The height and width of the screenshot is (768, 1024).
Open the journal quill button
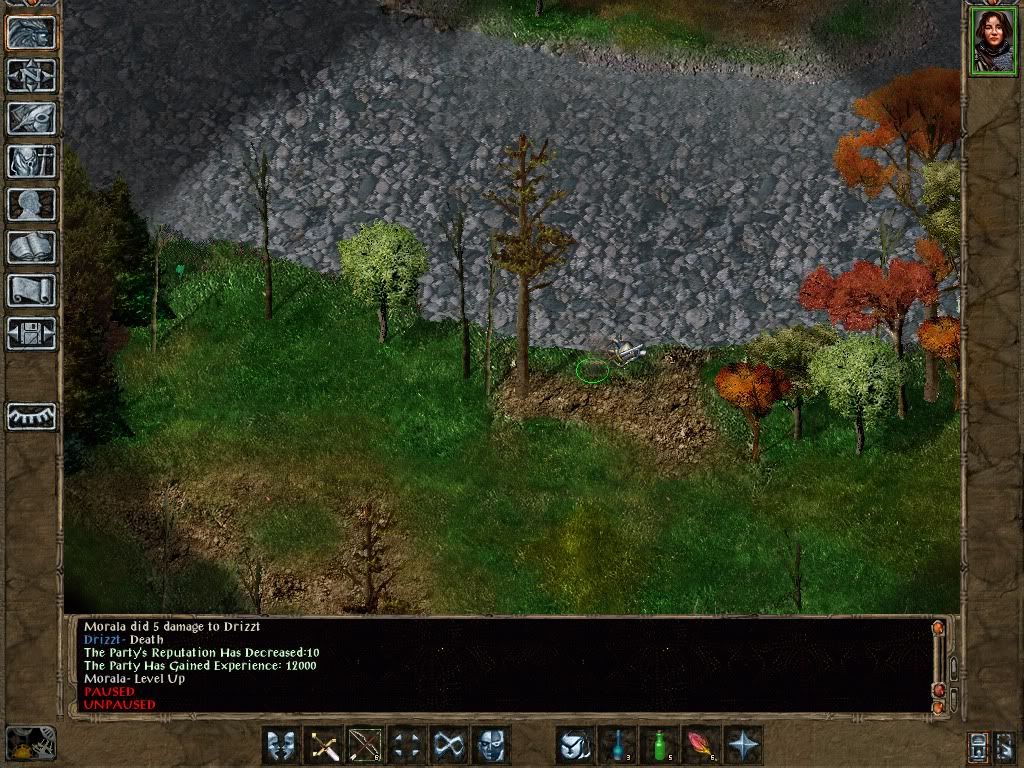pyautogui.click(x=32, y=118)
